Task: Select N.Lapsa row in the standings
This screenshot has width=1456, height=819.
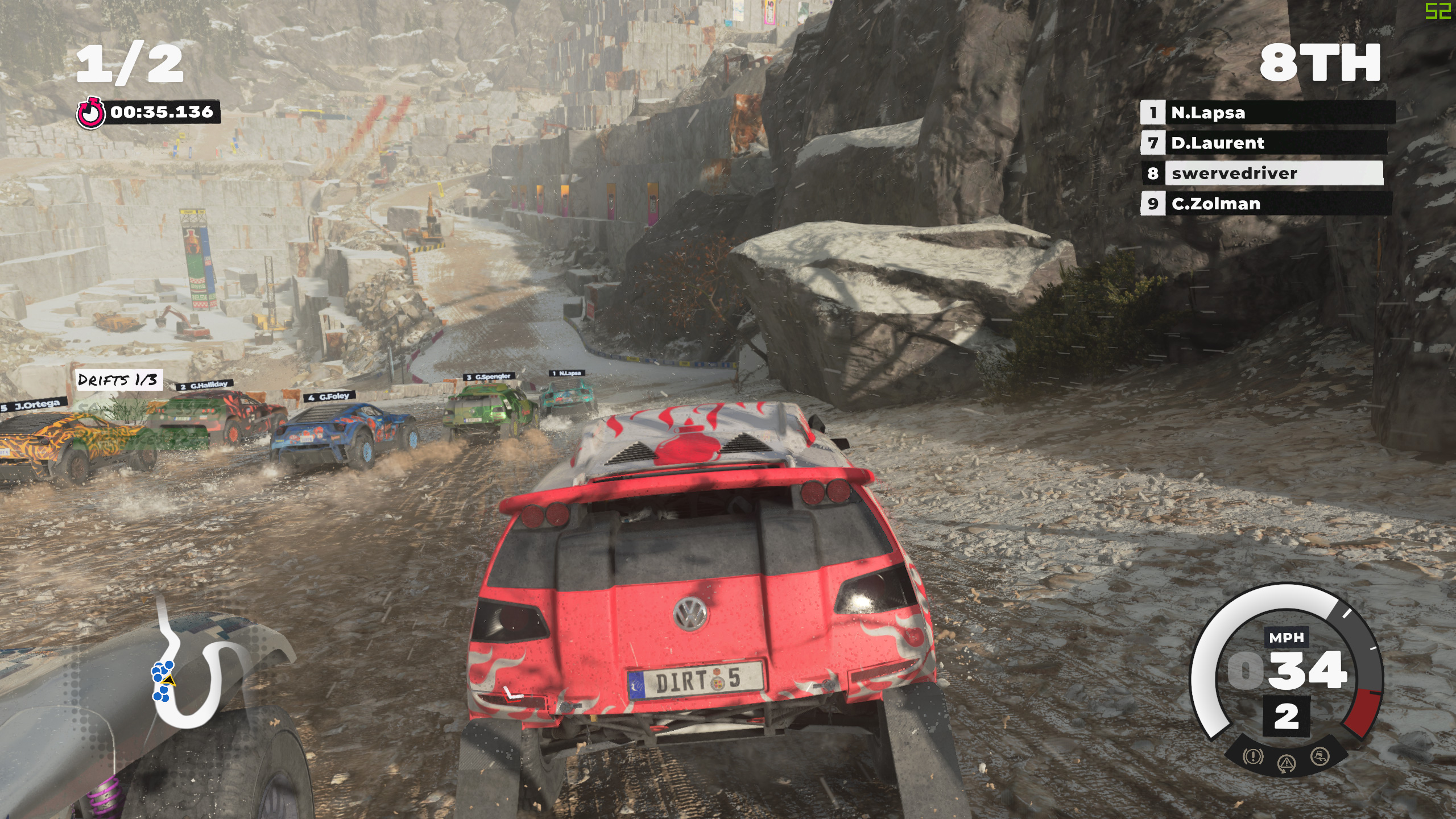Action: (x=1267, y=113)
